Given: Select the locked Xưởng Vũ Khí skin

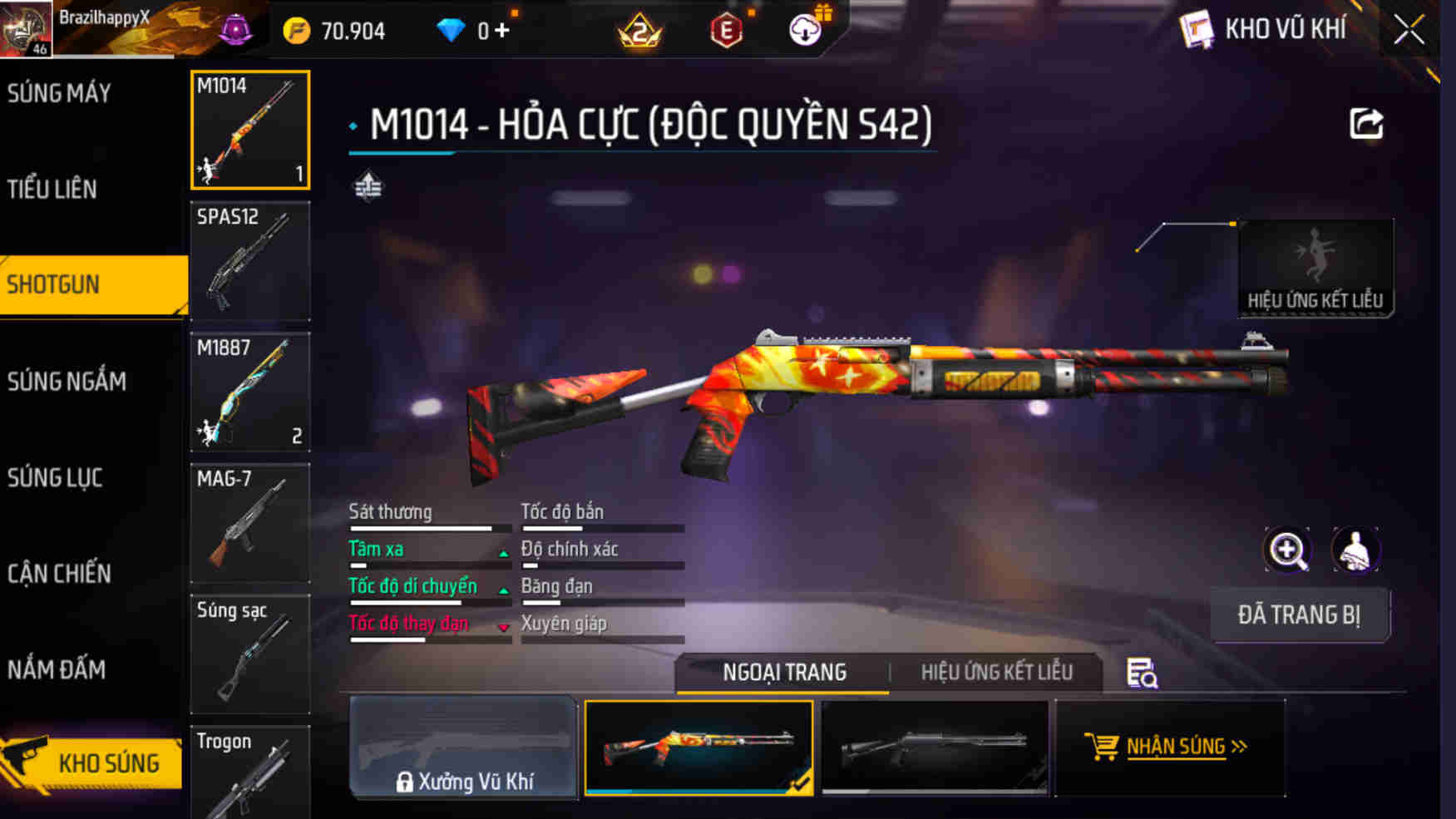Looking at the screenshot, I should (x=464, y=747).
